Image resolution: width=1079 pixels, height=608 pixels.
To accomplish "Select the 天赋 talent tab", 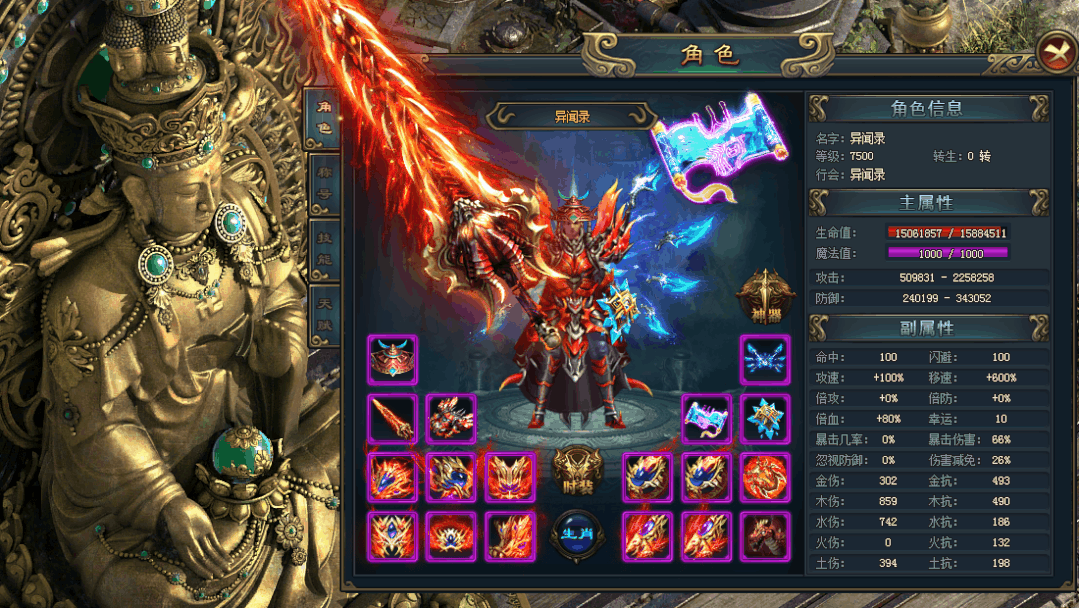I will (323, 309).
